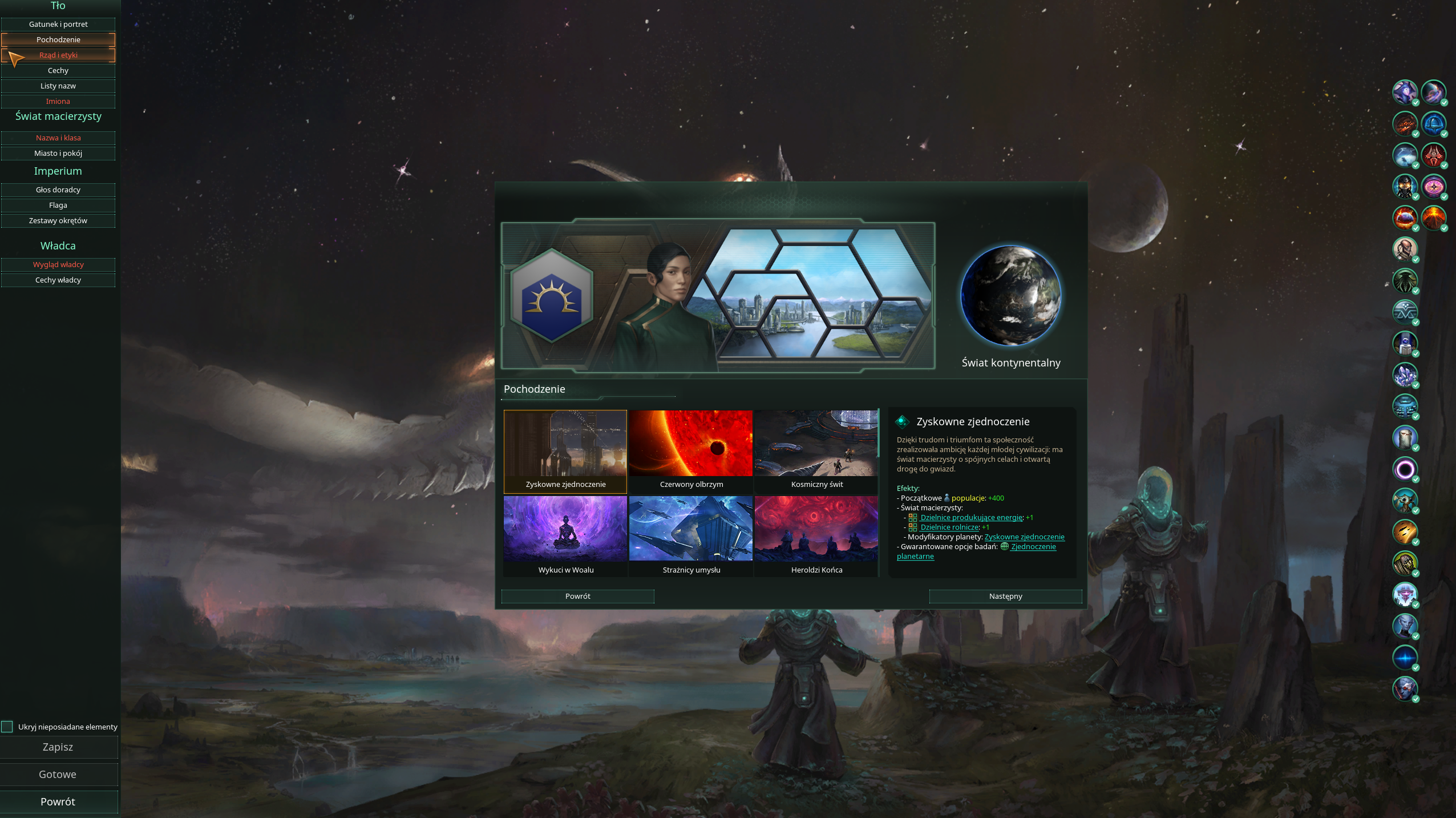Click the Dzielnice rolnicze colored link
Screen dimensions: 1456x818
point(948,527)
